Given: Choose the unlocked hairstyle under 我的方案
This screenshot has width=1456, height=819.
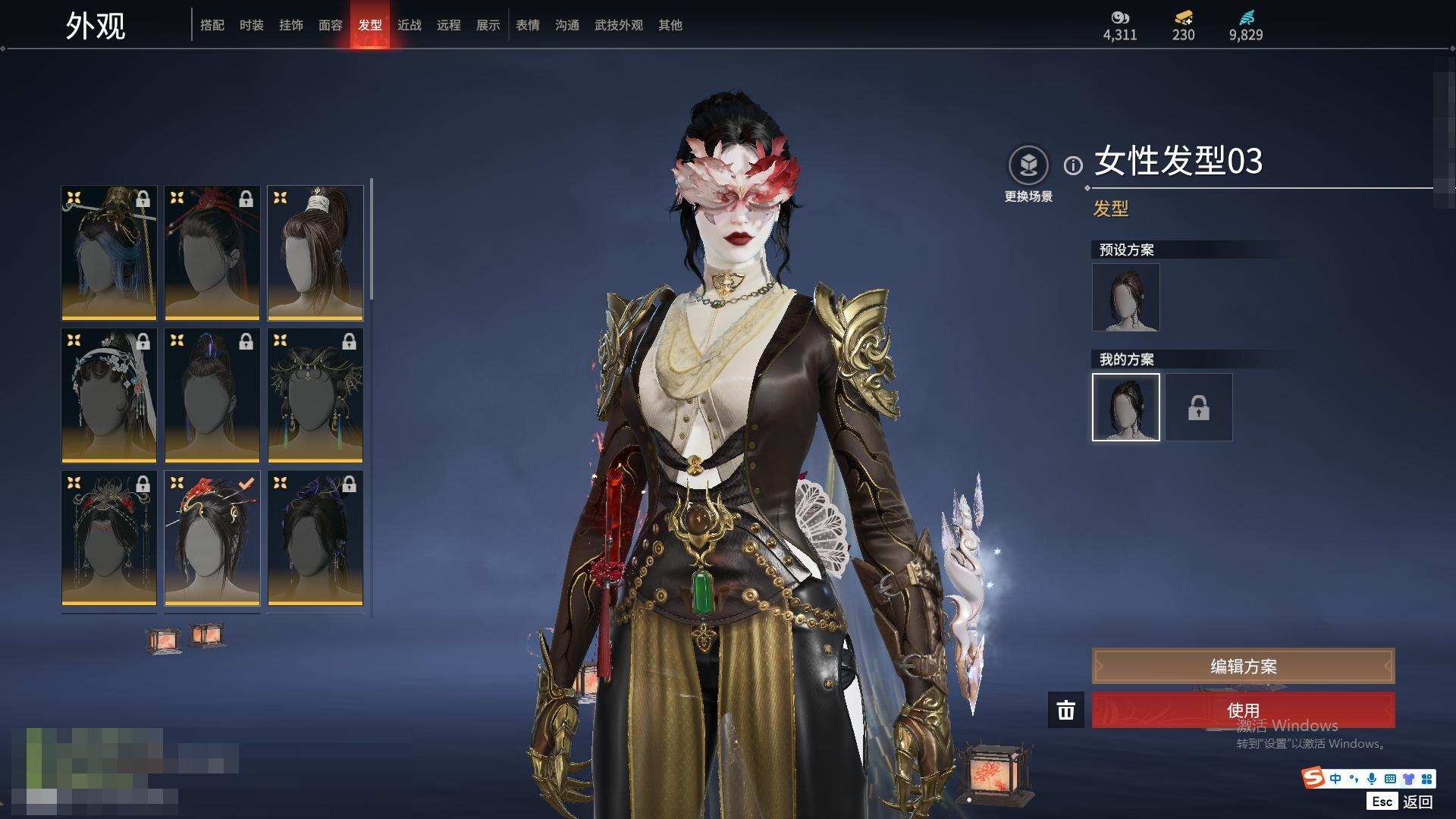Looking at the screenshot, I should (x=1125, y=406).
